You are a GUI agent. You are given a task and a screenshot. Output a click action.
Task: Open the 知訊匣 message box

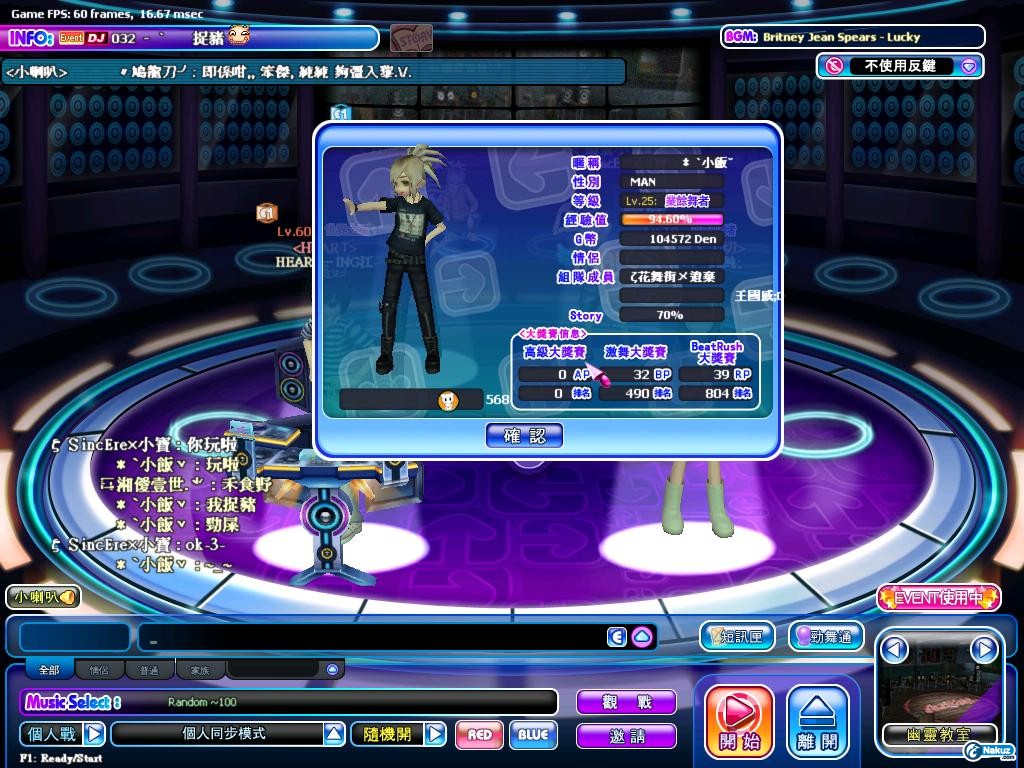(x=737, y=636)
